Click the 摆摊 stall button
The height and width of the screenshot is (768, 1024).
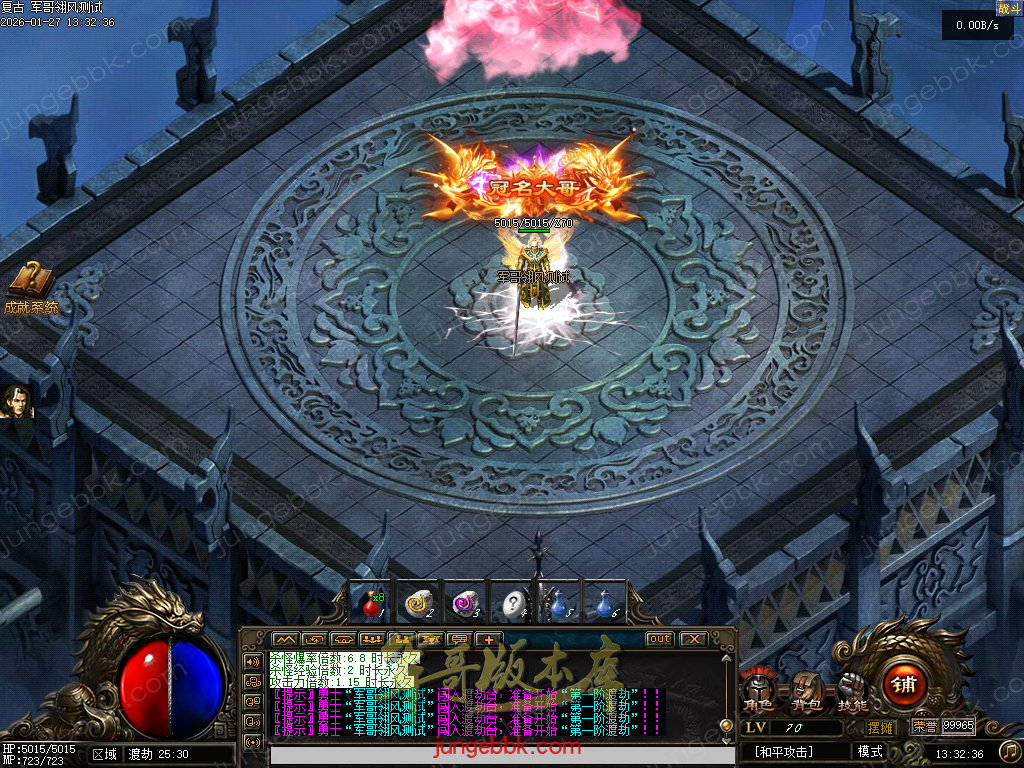tap(880, 727)
